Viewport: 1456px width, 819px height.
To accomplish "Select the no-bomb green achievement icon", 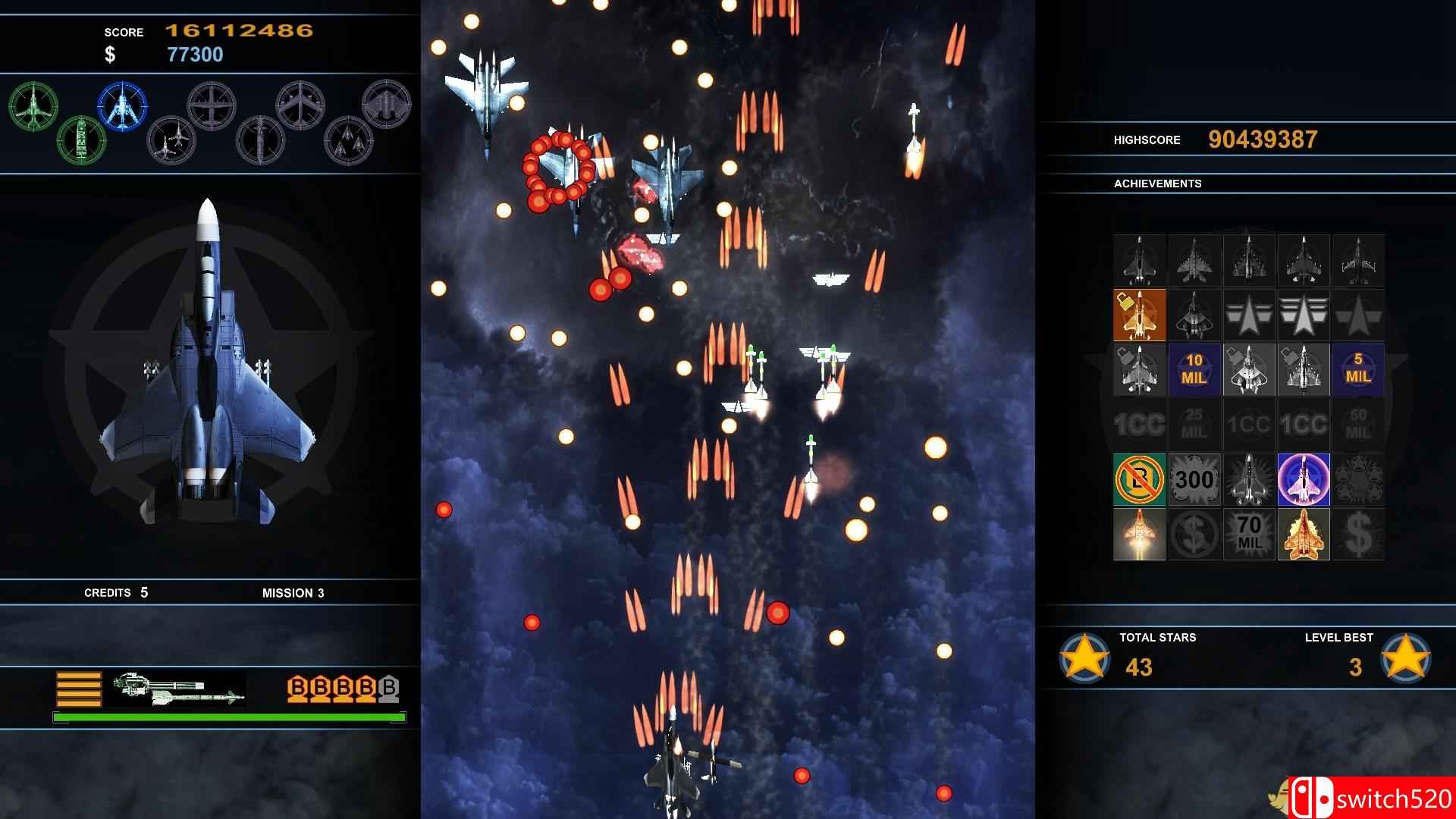I will coord(1140,480).
